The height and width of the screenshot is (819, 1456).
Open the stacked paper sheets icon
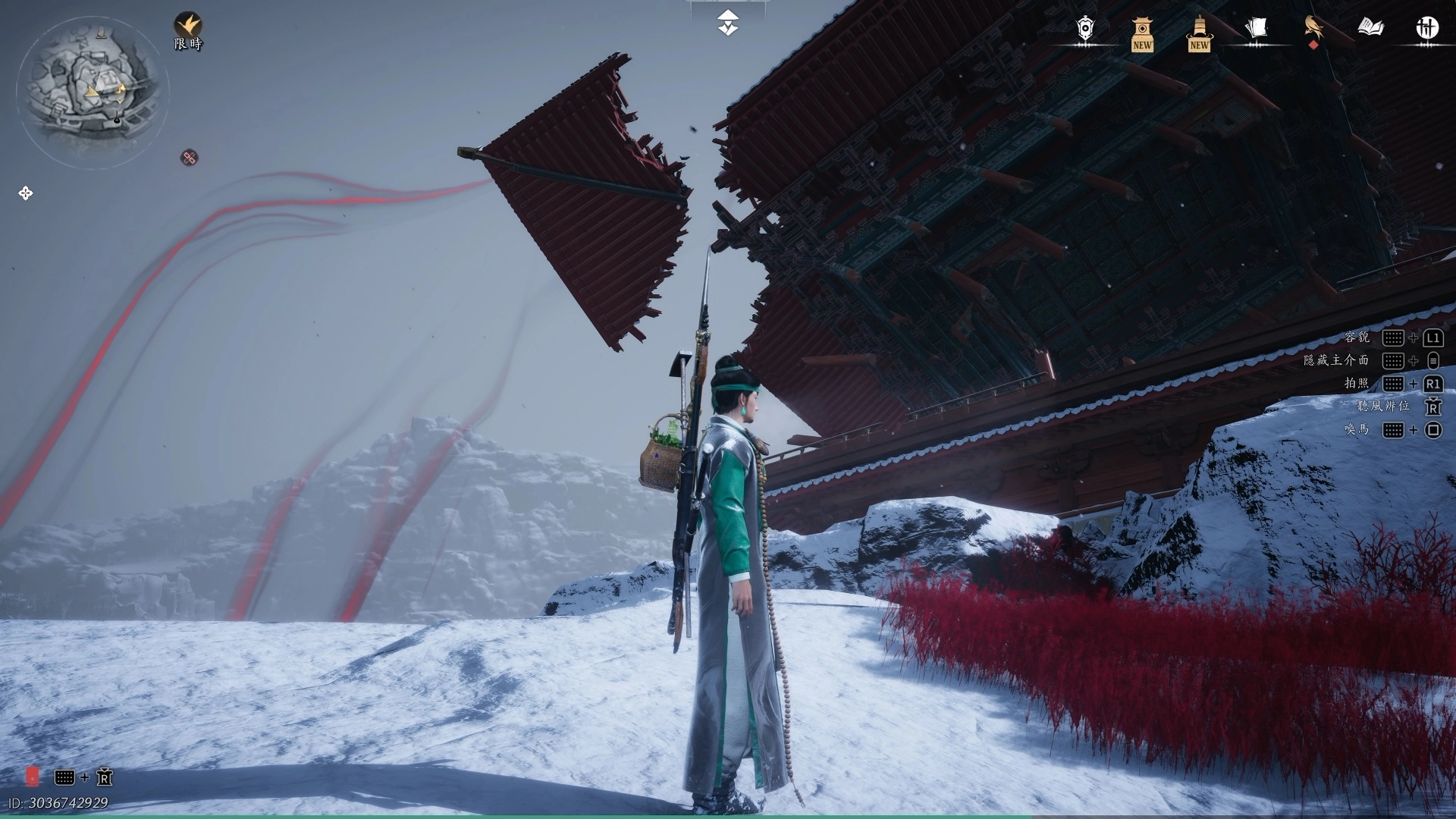[1256, 29]
